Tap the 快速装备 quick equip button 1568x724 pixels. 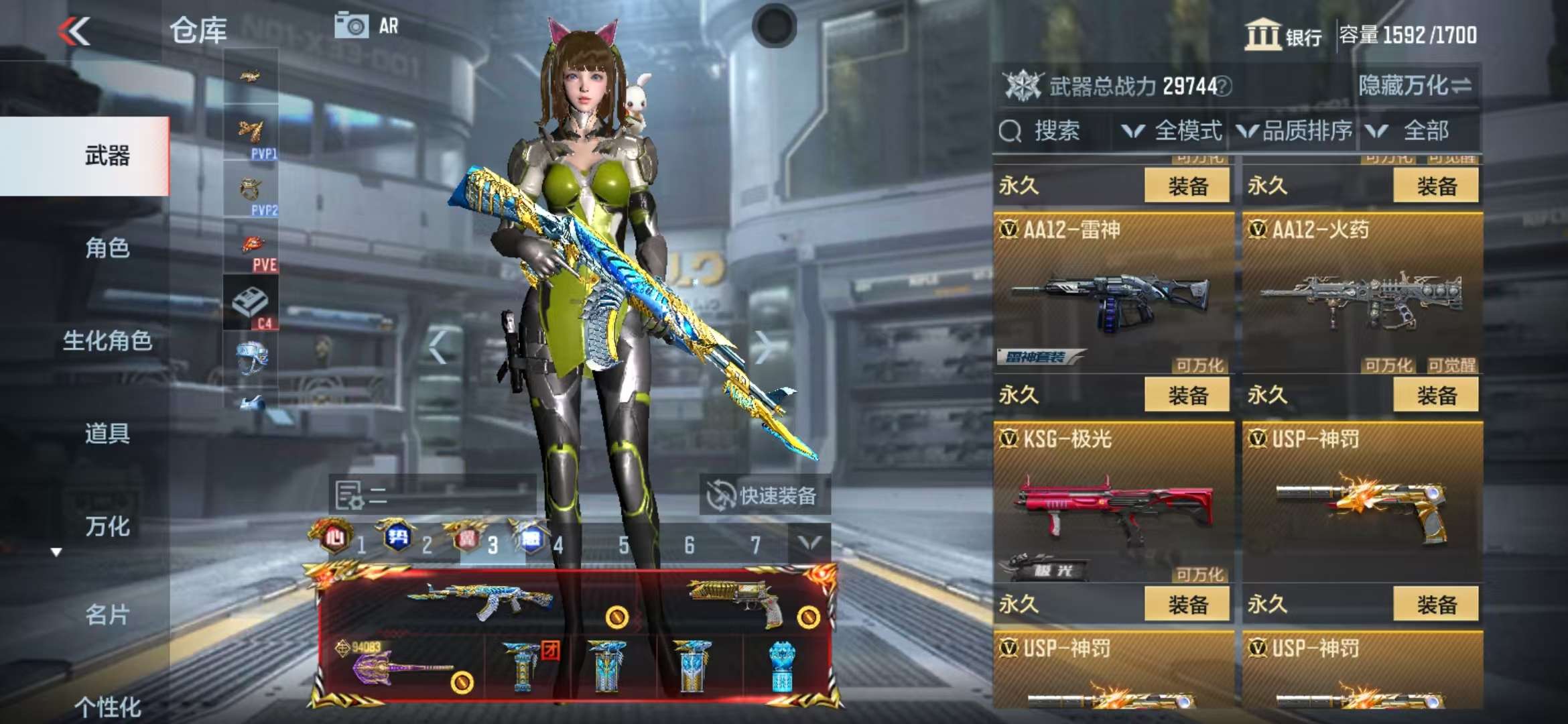(x=764, y=495)
